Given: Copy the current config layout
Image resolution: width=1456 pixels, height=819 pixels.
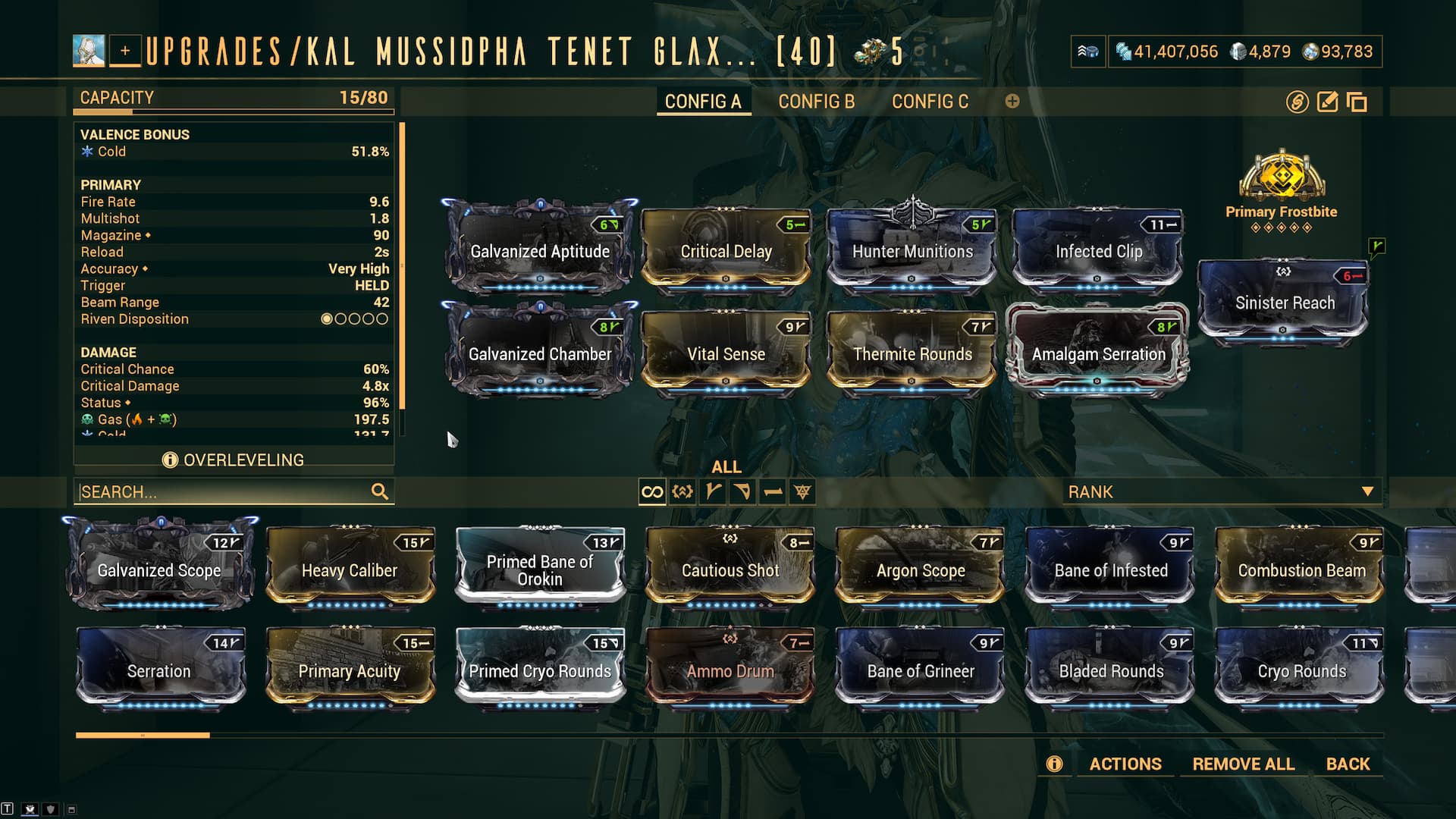Looking at the screenshot, I should [x=1357, y=102].
